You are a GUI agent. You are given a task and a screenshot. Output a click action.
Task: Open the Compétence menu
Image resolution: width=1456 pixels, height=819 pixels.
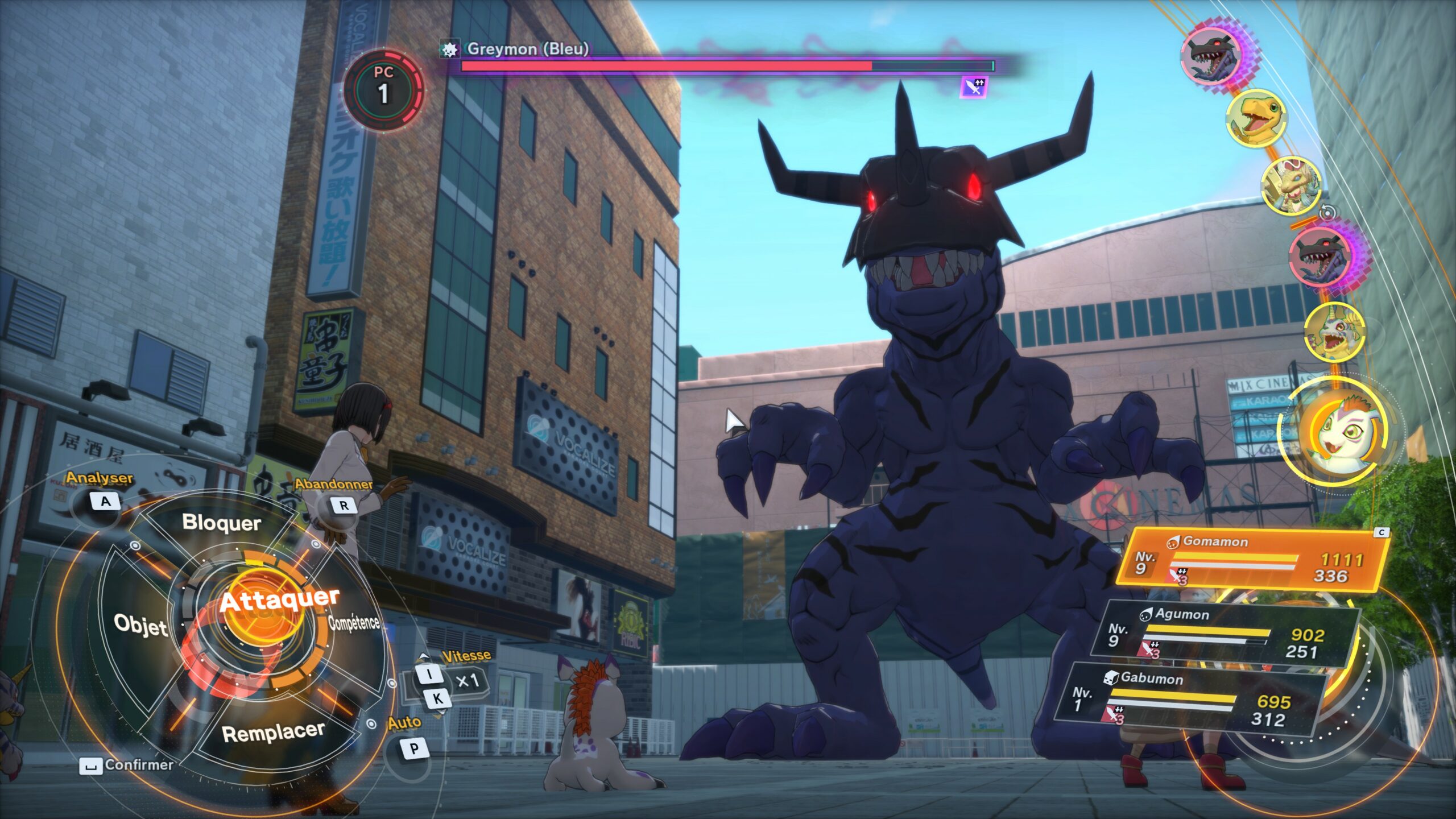tap(354, 622)
